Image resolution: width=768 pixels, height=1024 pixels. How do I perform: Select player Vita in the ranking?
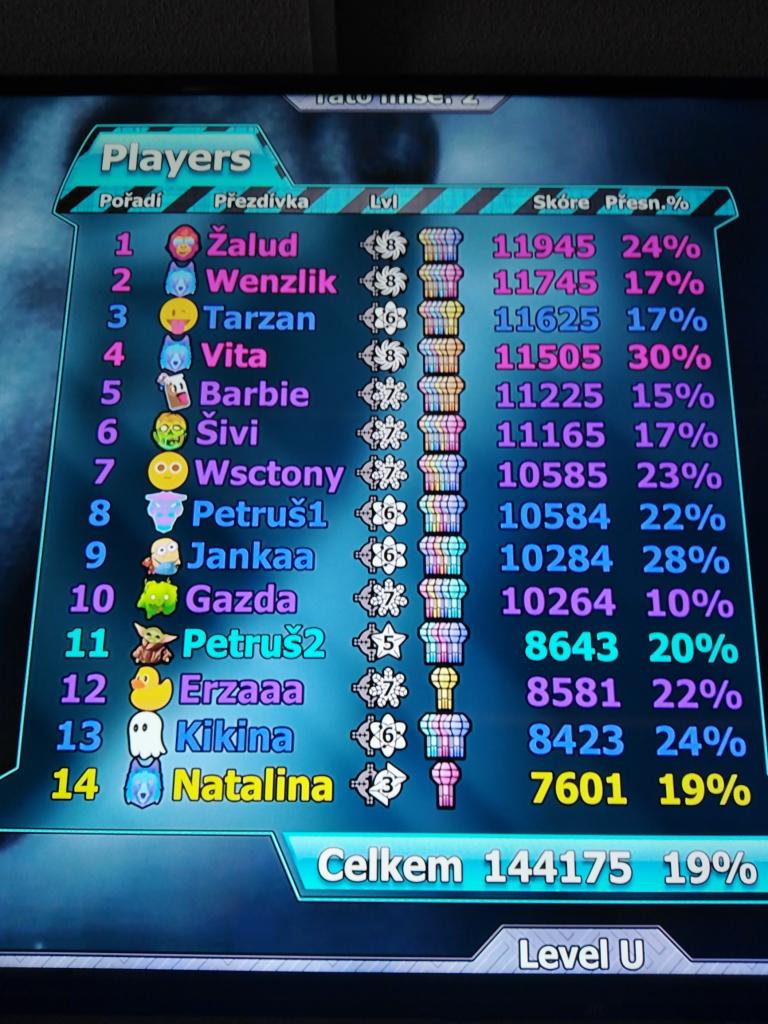coord(232,355)
